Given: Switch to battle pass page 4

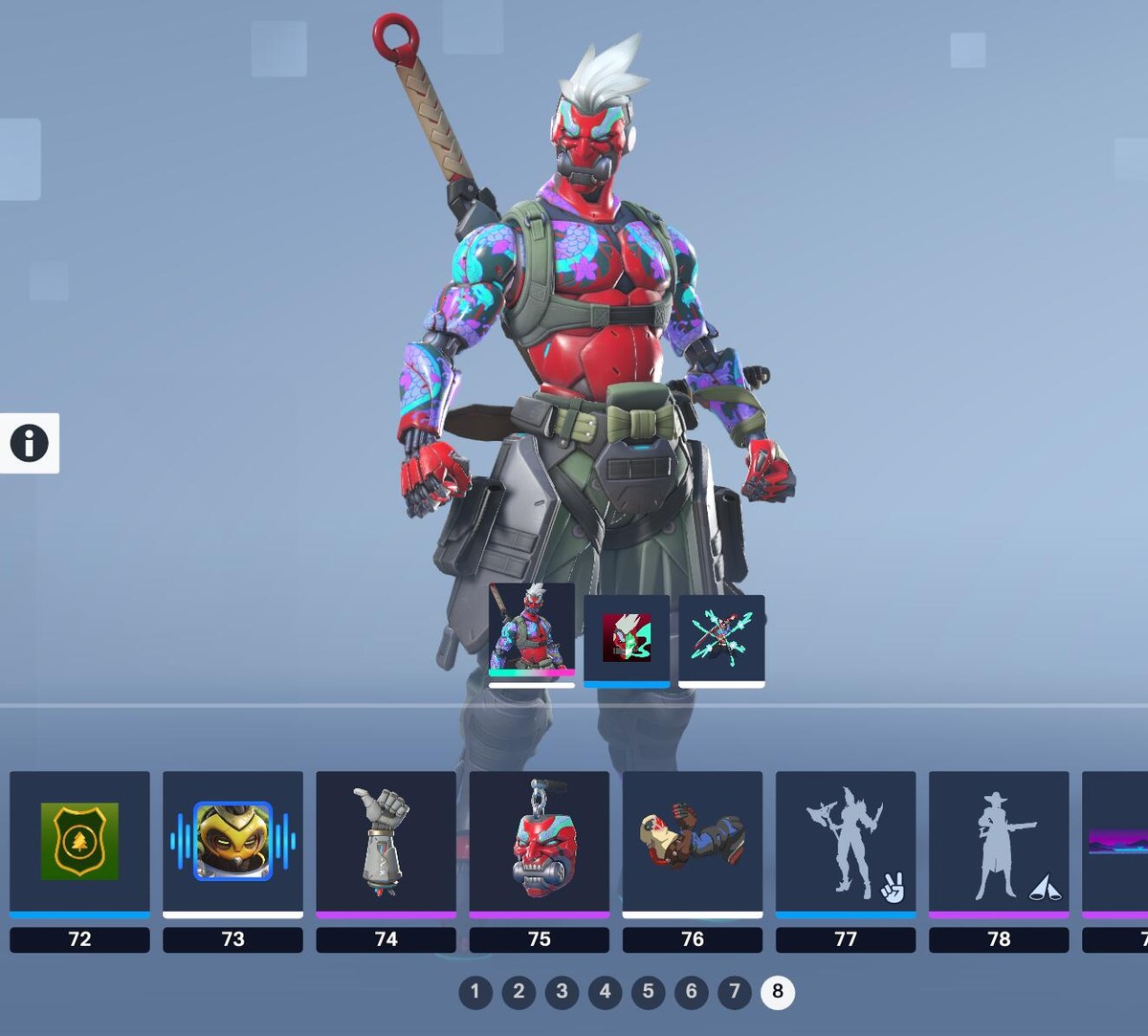Looking at the screenshot, I should coord(605,992).
